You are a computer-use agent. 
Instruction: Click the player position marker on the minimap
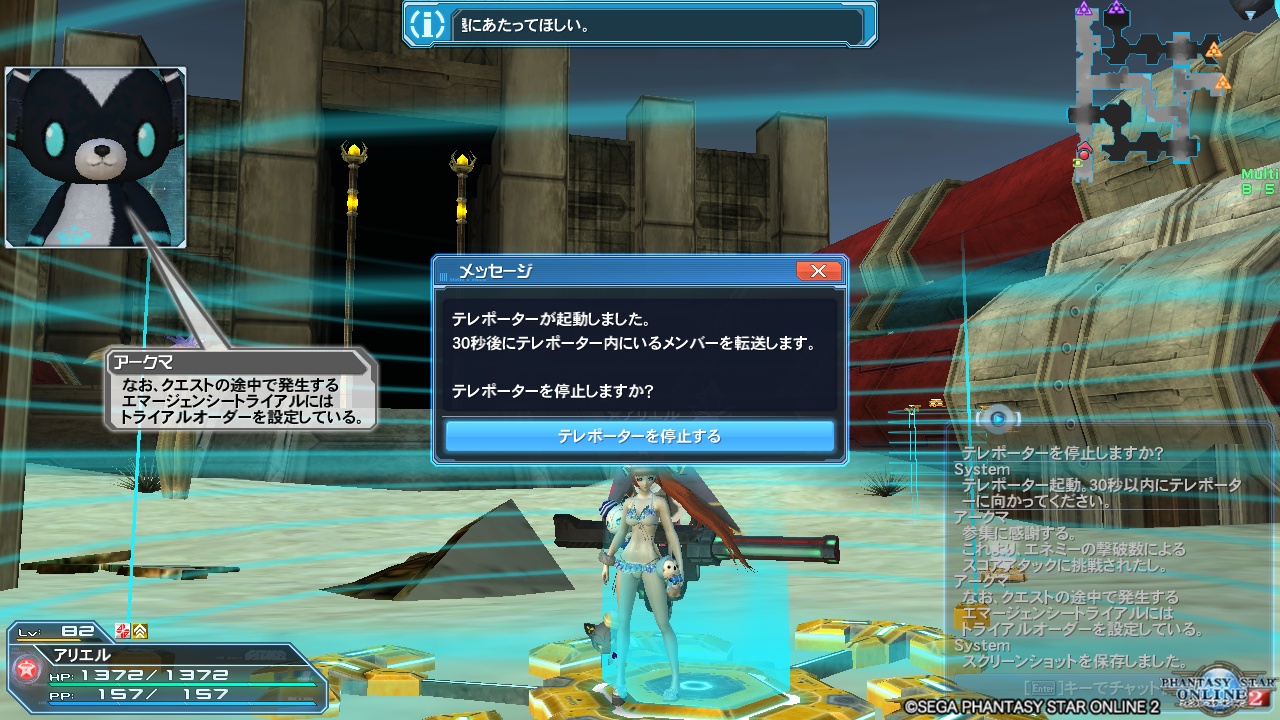(x=1085, y=148)
